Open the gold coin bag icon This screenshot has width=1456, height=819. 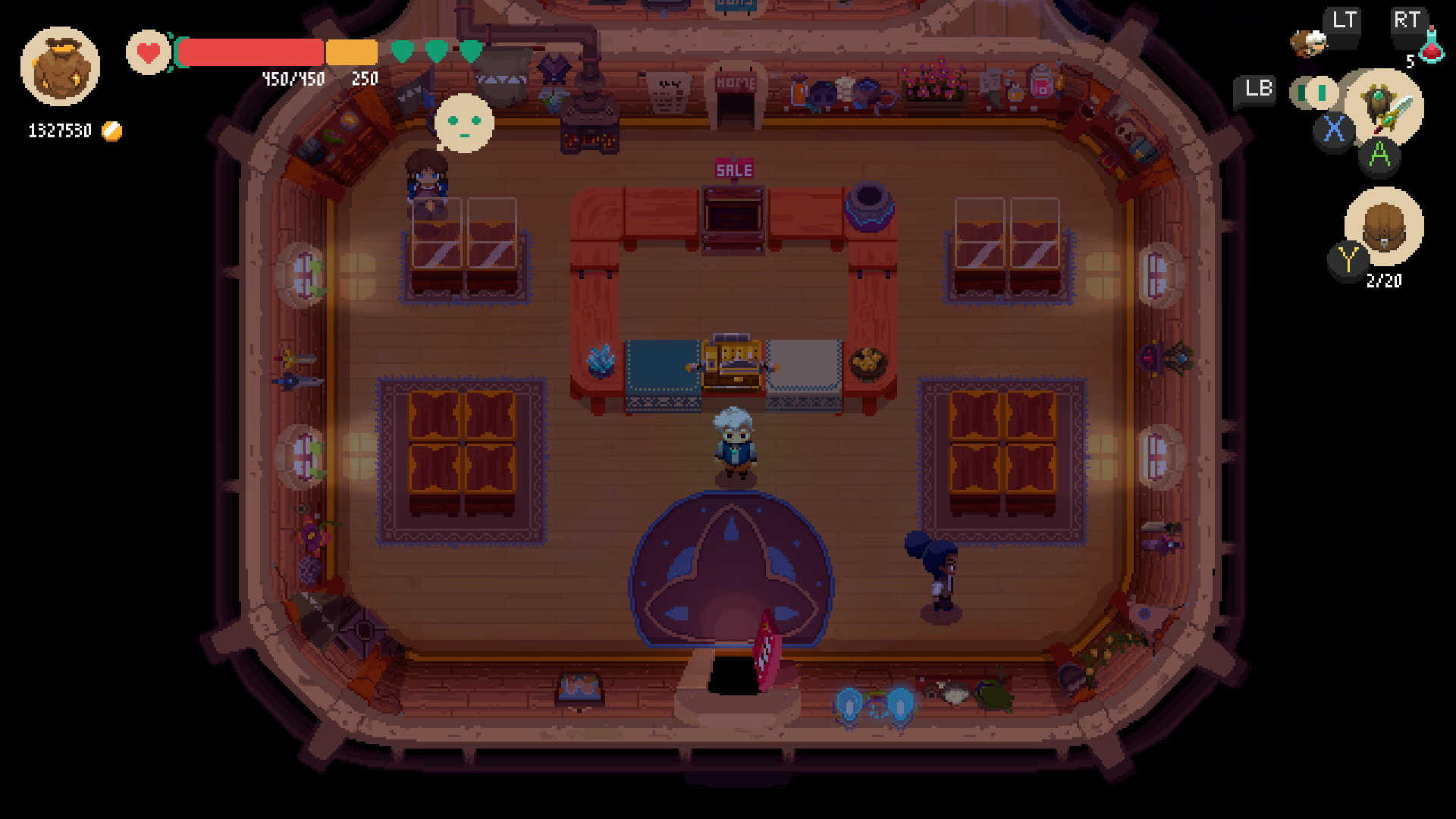point(60,67)
